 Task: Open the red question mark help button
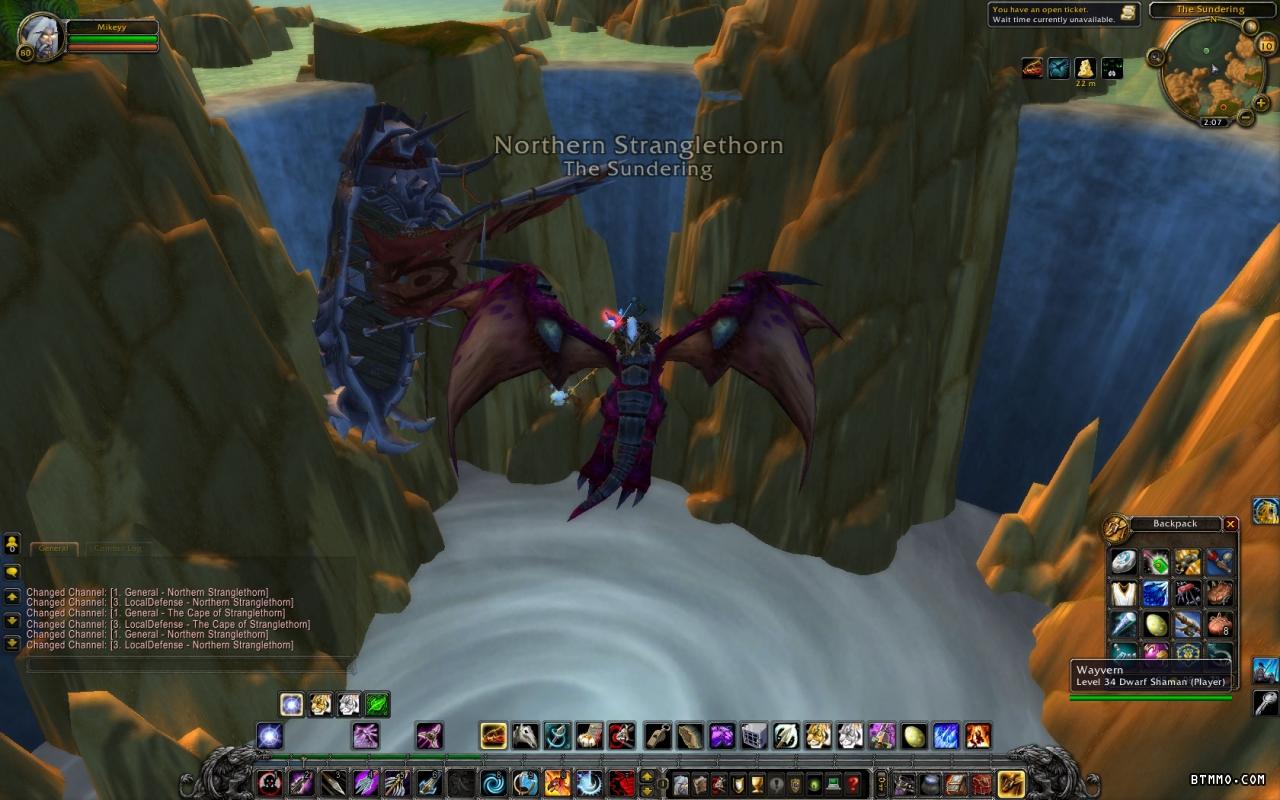click(x=853, y=784)
